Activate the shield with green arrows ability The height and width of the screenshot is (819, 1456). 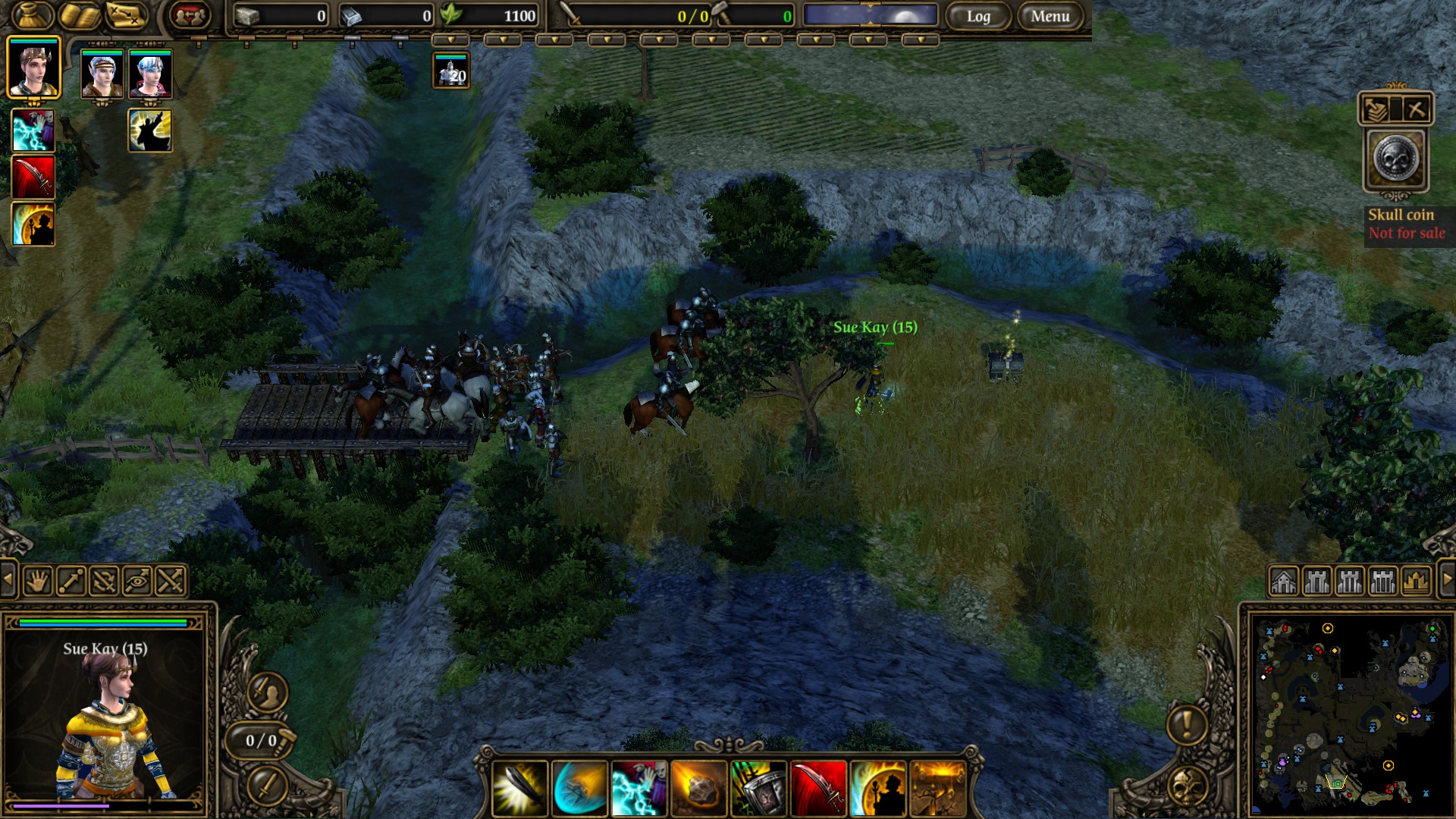click(758, 789)
